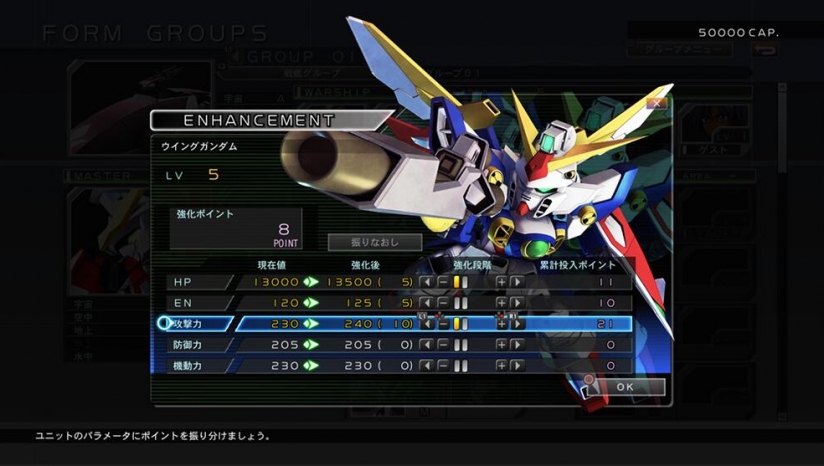The height and width of the screenshot is (466, 824).
Task: Maximize HP with its right arrow button
Action: 517,282
